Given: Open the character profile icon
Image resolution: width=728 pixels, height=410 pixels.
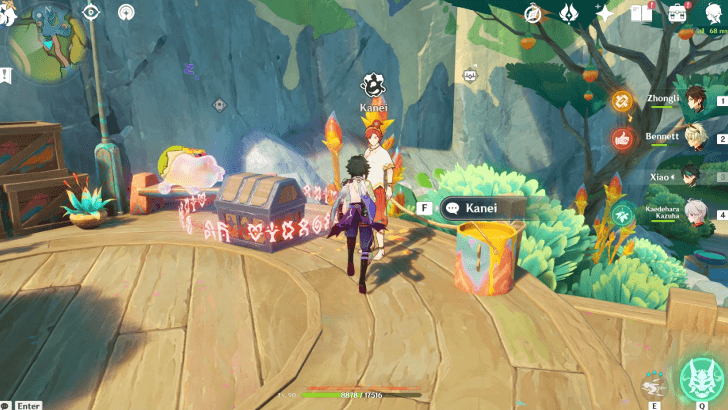Looking at the screenshot, I should coord(713,14).
